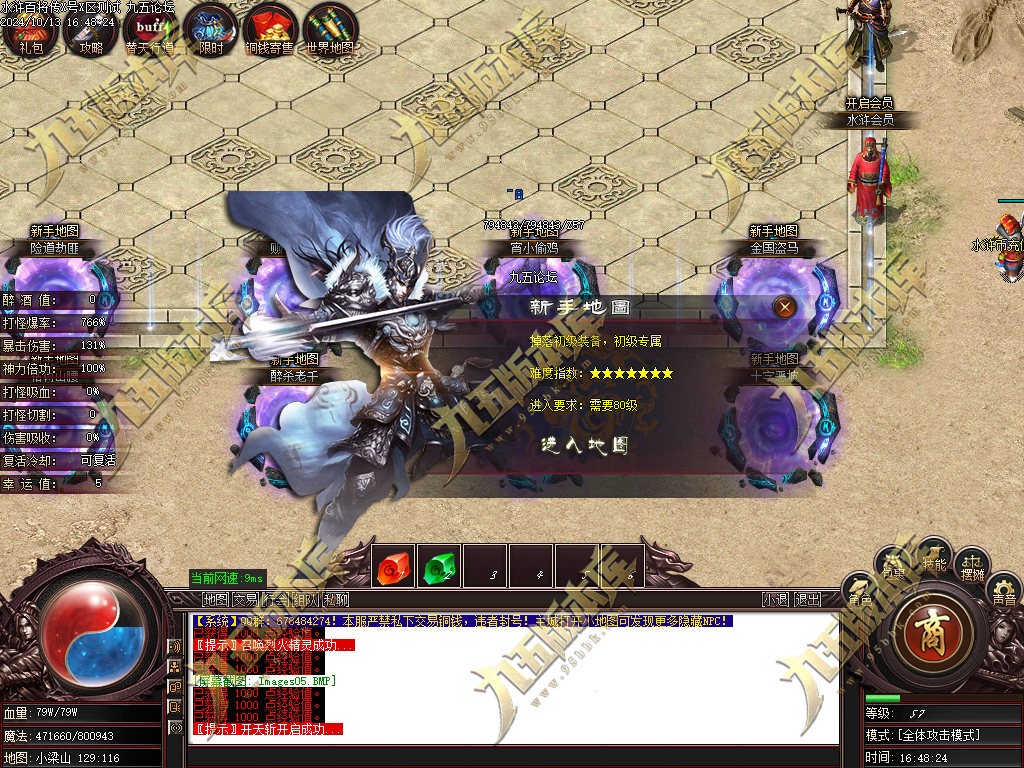Open the 行会 guild button
Viewport: 1024px width, 768px height.
pyautogui.click(x=276, y=600)
